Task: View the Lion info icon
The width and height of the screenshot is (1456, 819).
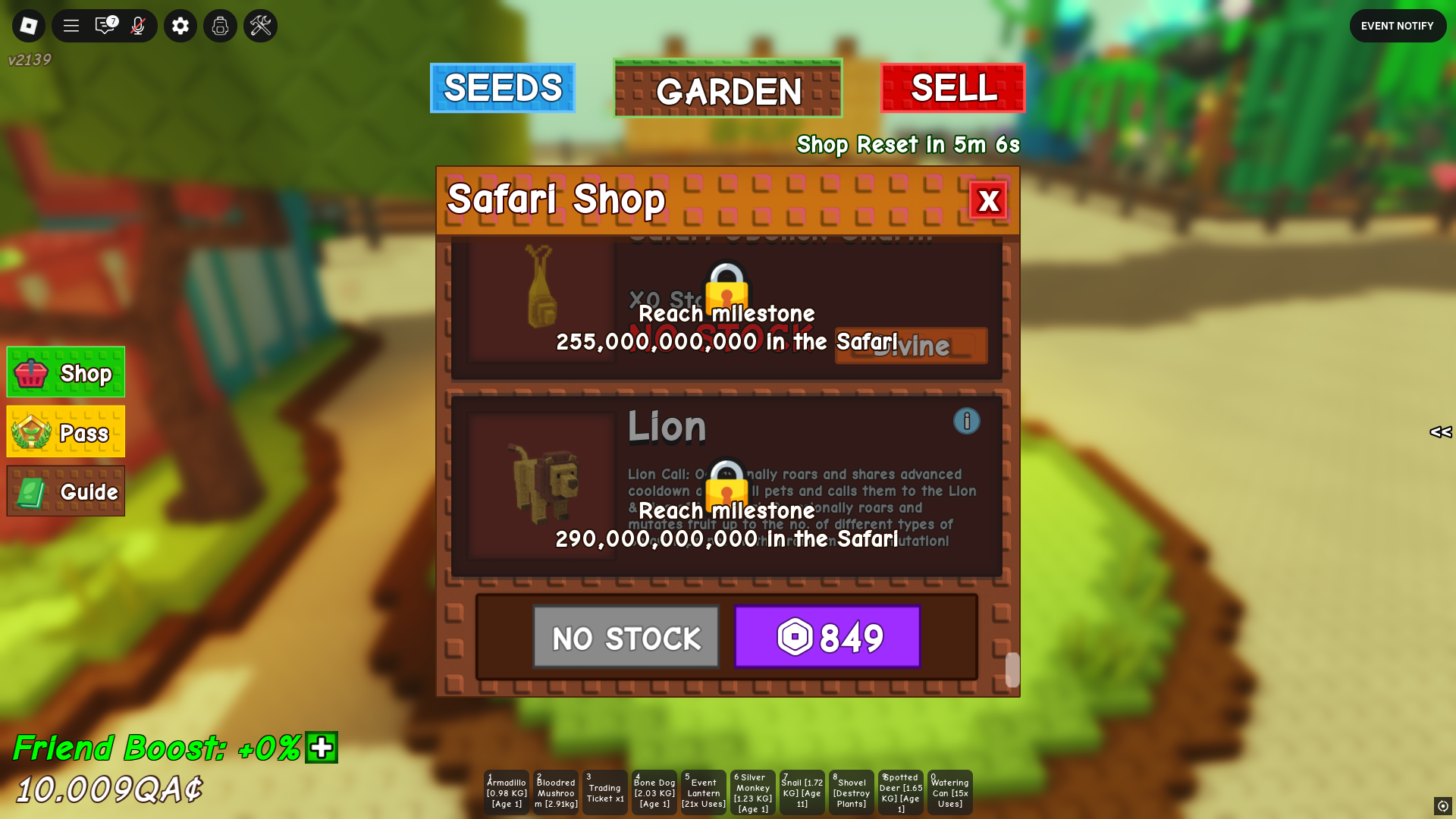Action: (967, 421)
